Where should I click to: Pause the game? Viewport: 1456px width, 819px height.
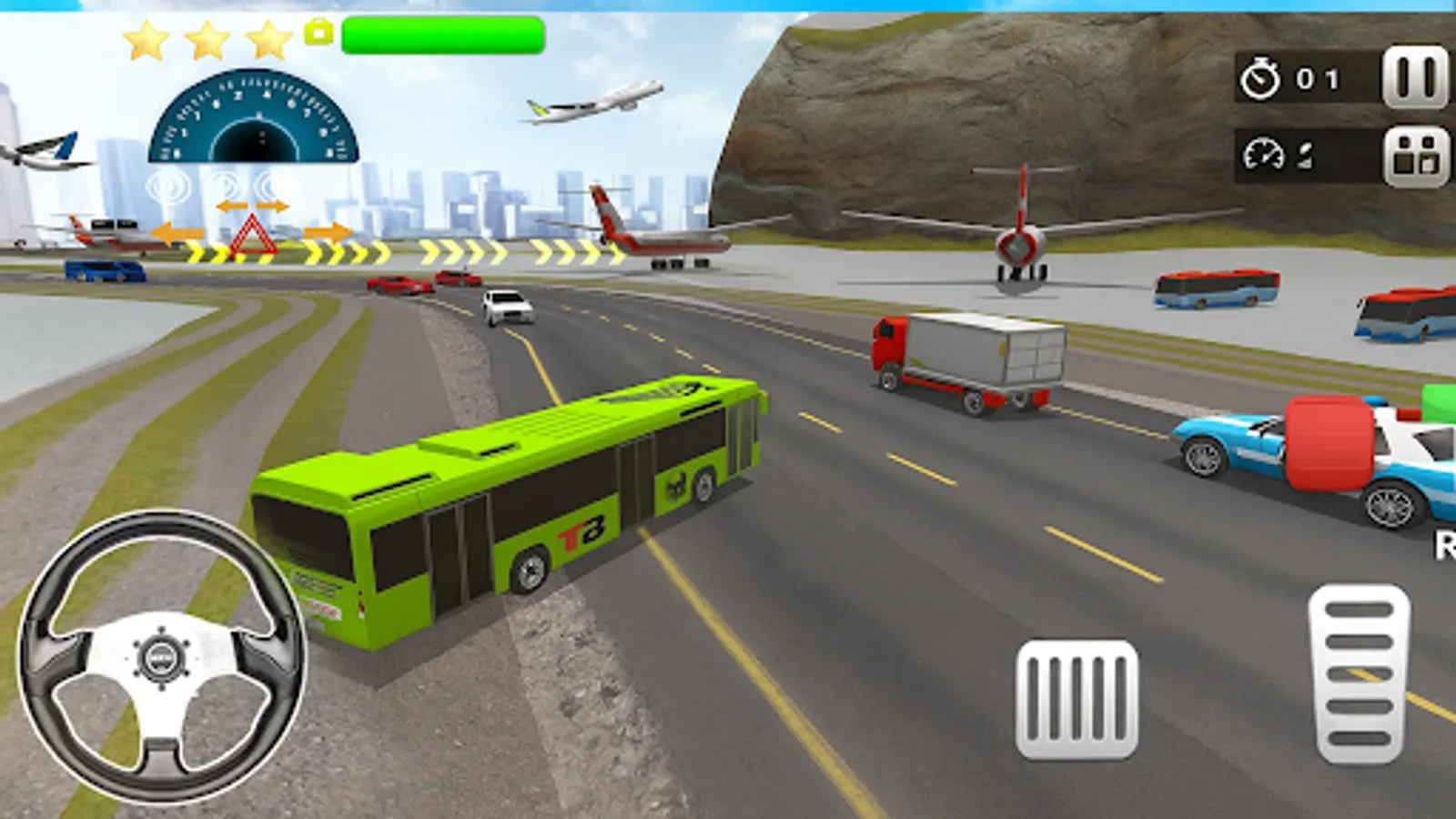click(1416, 77)
